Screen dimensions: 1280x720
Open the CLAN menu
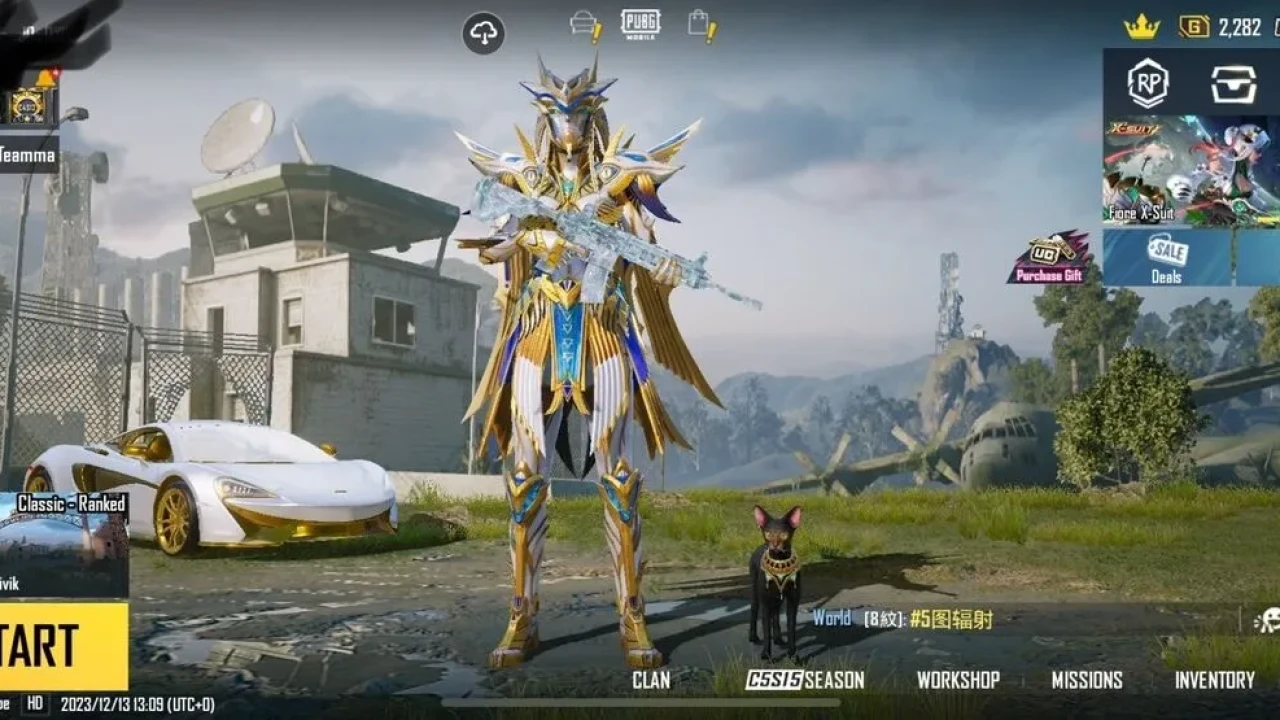click(x=651, y=680)
